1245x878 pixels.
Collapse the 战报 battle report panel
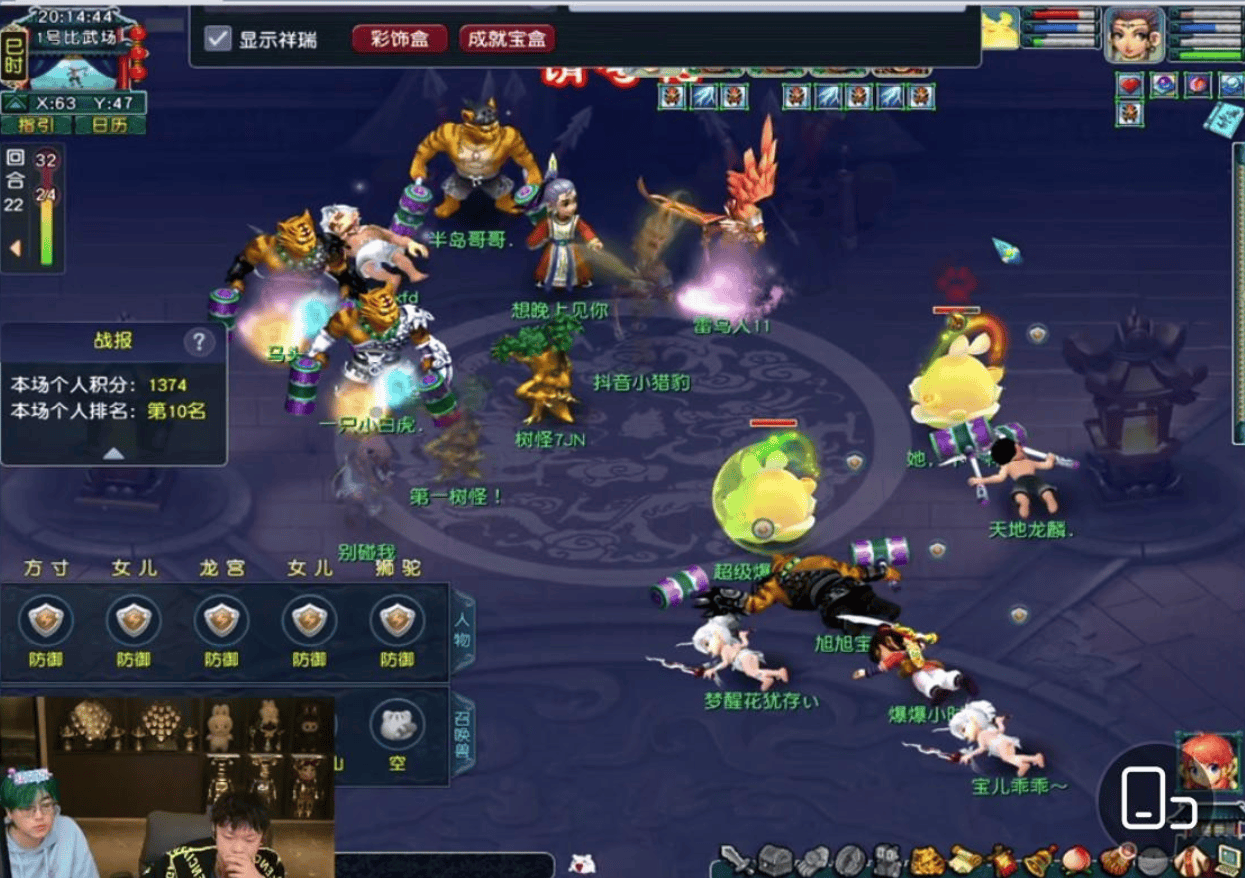click(113, 453)
